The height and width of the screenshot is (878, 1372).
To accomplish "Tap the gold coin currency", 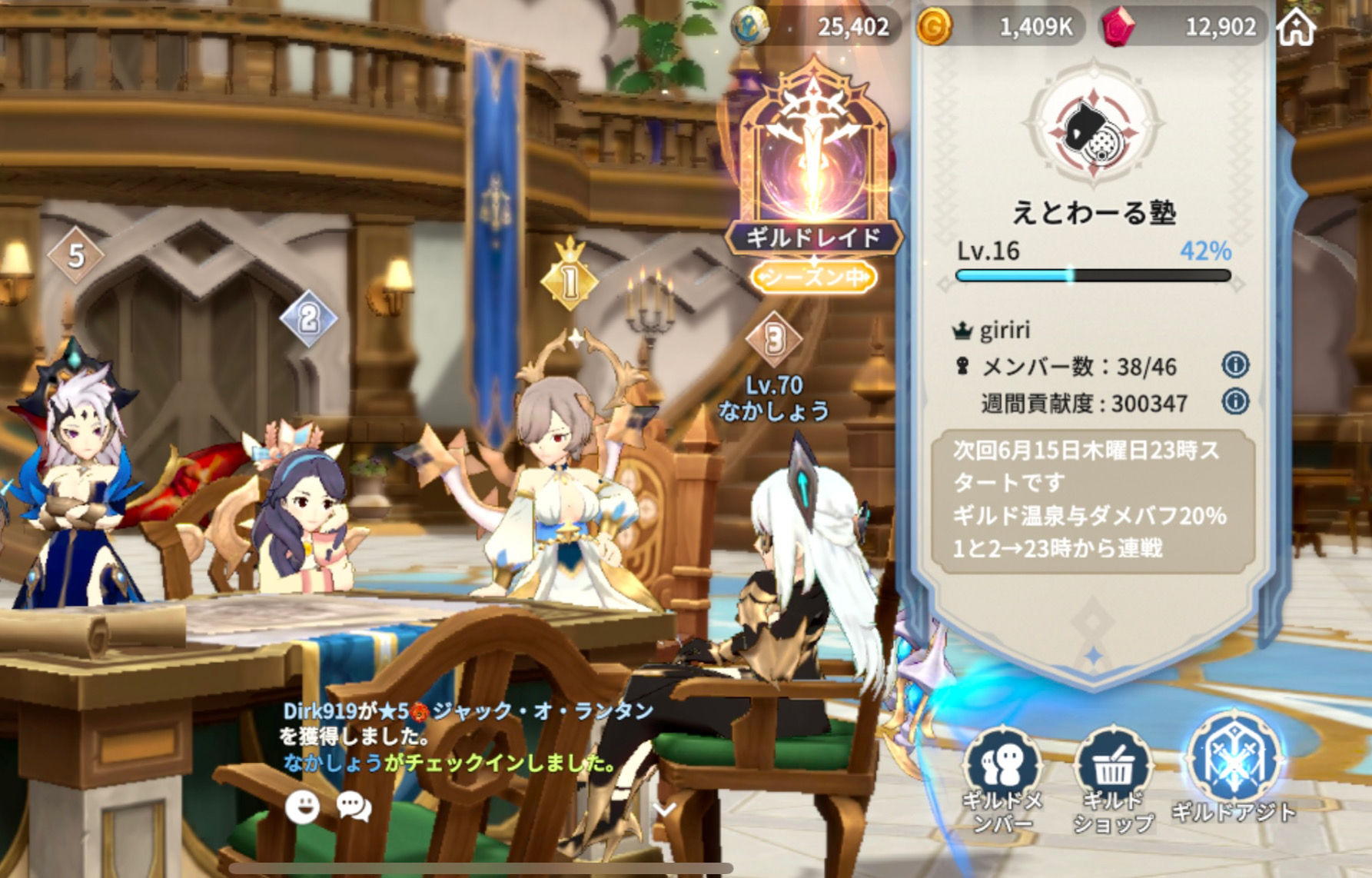I will tap(935, 28).
